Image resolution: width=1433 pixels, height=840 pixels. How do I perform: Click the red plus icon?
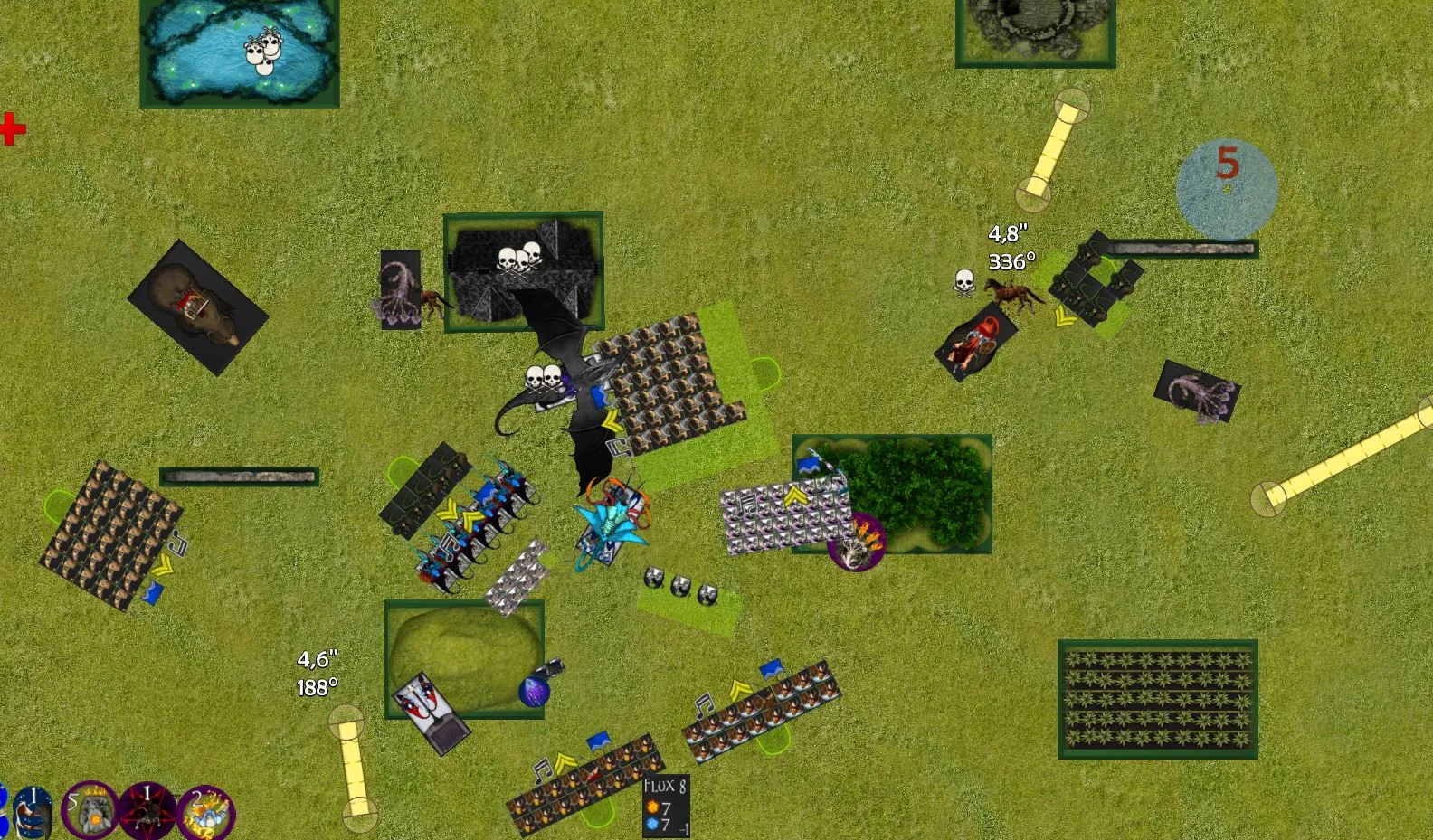coord(12,129)
